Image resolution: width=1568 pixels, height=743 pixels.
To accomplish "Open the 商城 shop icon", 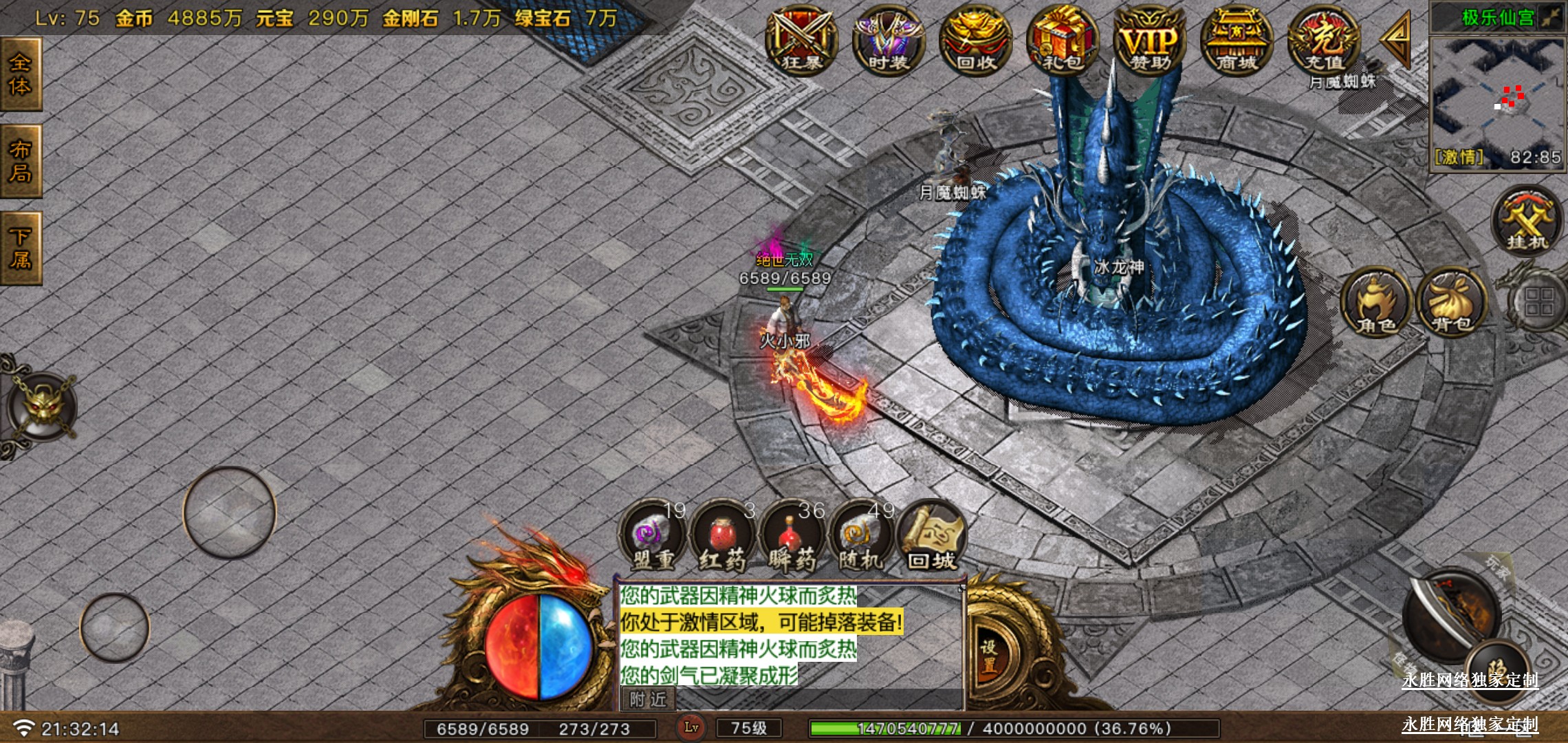I will tap(1237, 41).
